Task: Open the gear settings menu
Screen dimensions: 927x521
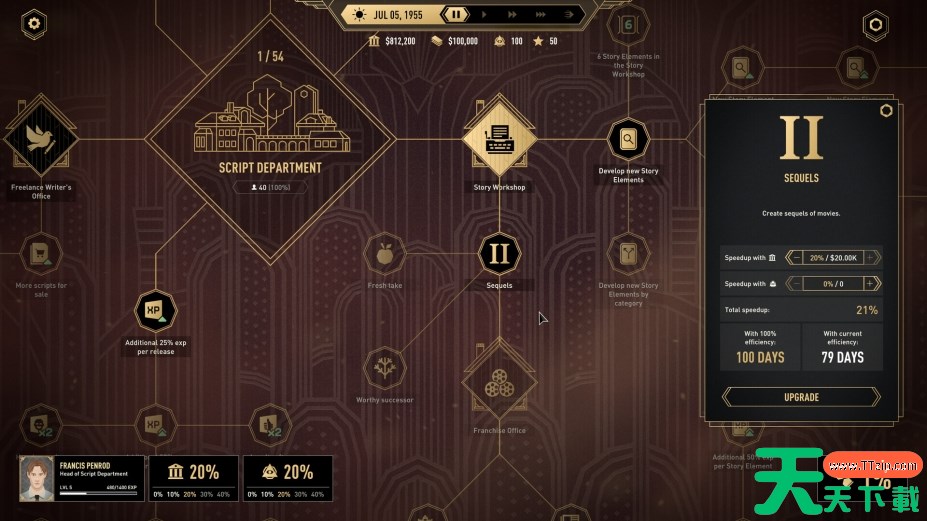Action: (x=35, y=24)
